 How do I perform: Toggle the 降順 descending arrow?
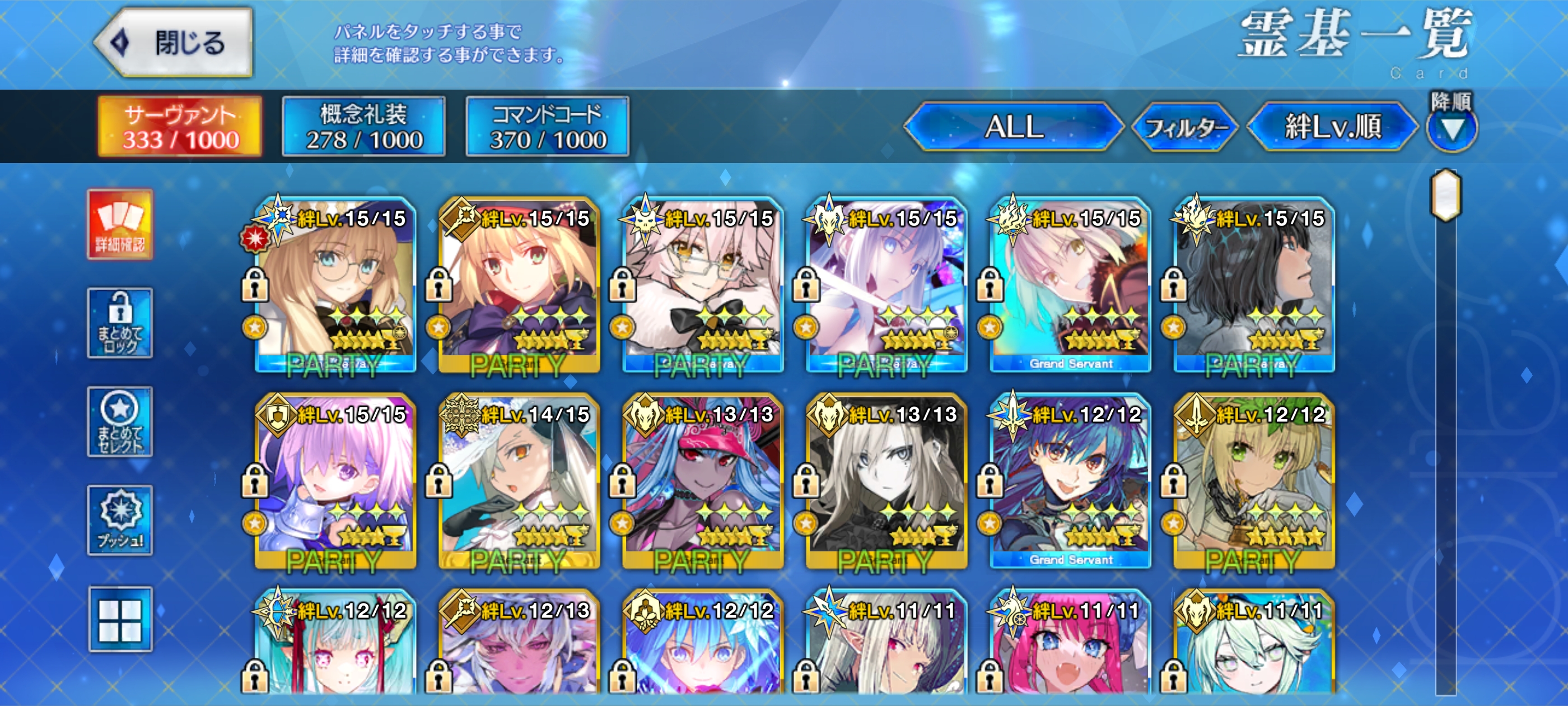pyautogui.click(x=1452, y=127)
